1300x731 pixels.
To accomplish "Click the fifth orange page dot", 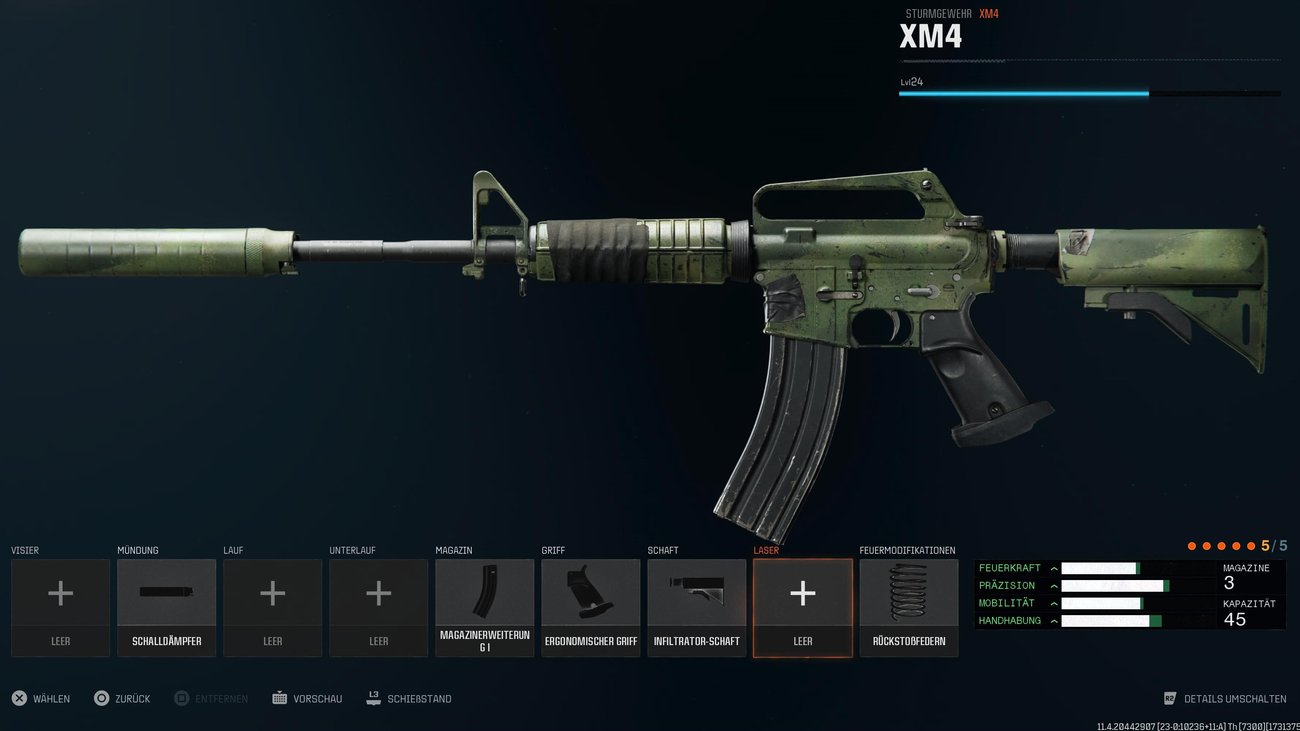I will point(1252,545).
